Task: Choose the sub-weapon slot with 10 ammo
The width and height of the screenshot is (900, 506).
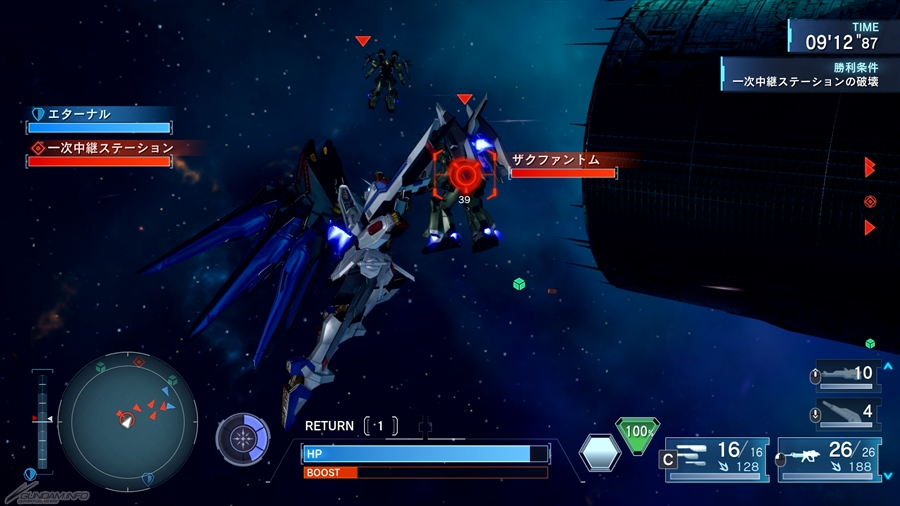Action: click(845, 374)
